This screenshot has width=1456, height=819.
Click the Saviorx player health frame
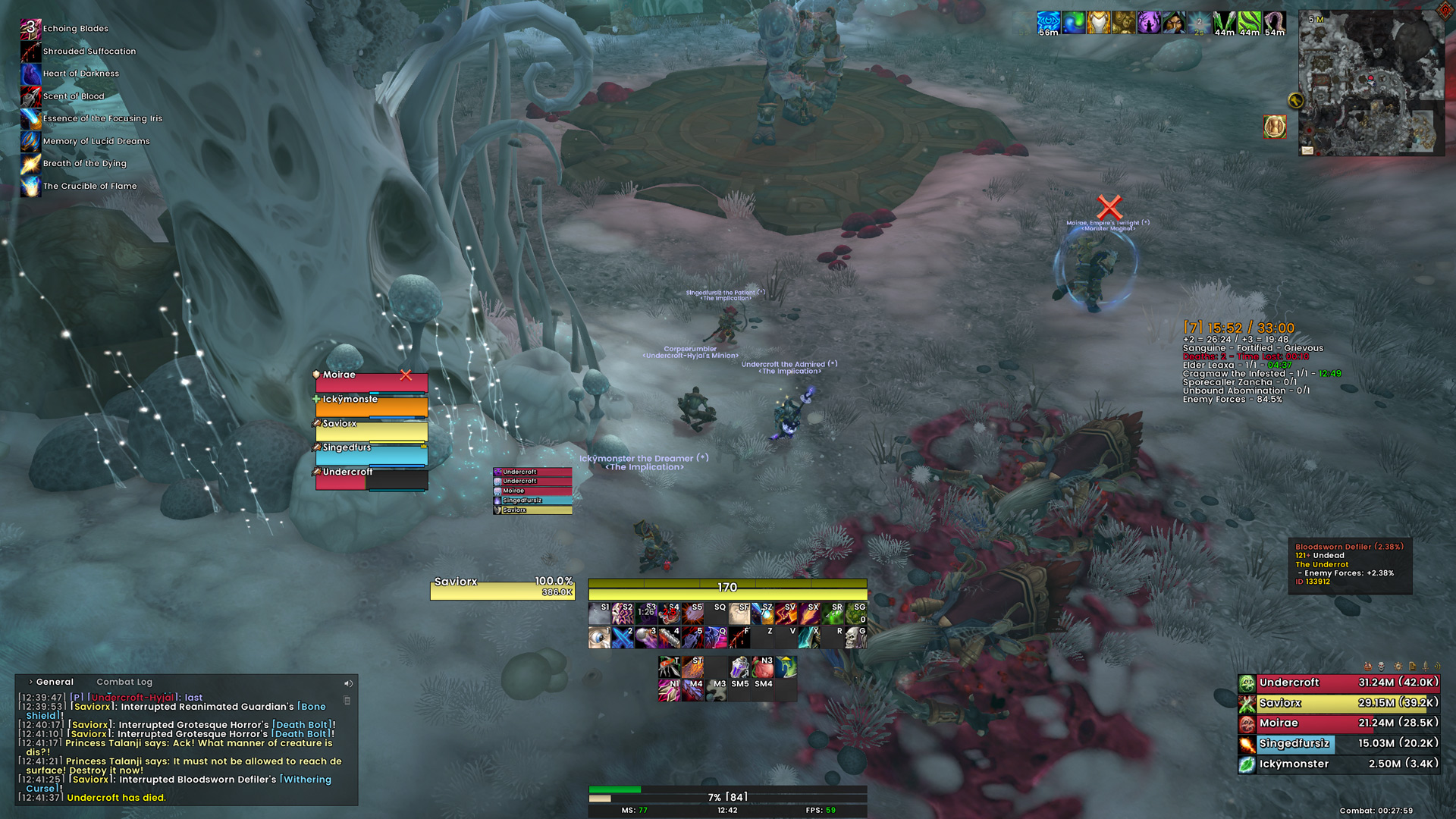[502, 588]
